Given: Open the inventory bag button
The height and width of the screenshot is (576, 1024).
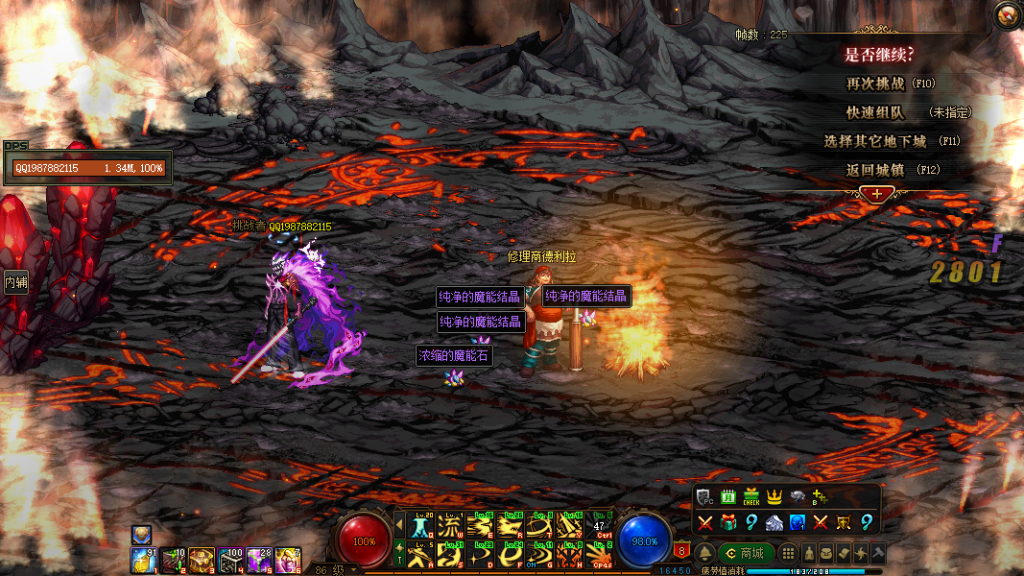Looking at the screenshot, I should (826, 553).
